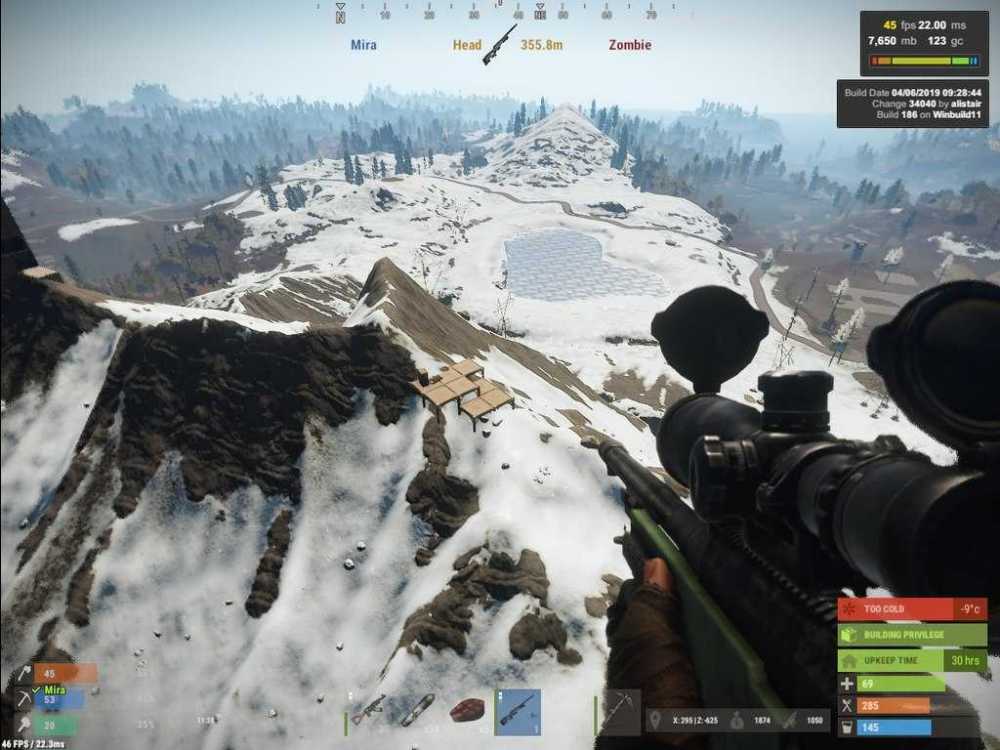This screenshot has height=750, width=1000.
Task: Select the assault rifle hotbar slot
Action: [368, 709]
